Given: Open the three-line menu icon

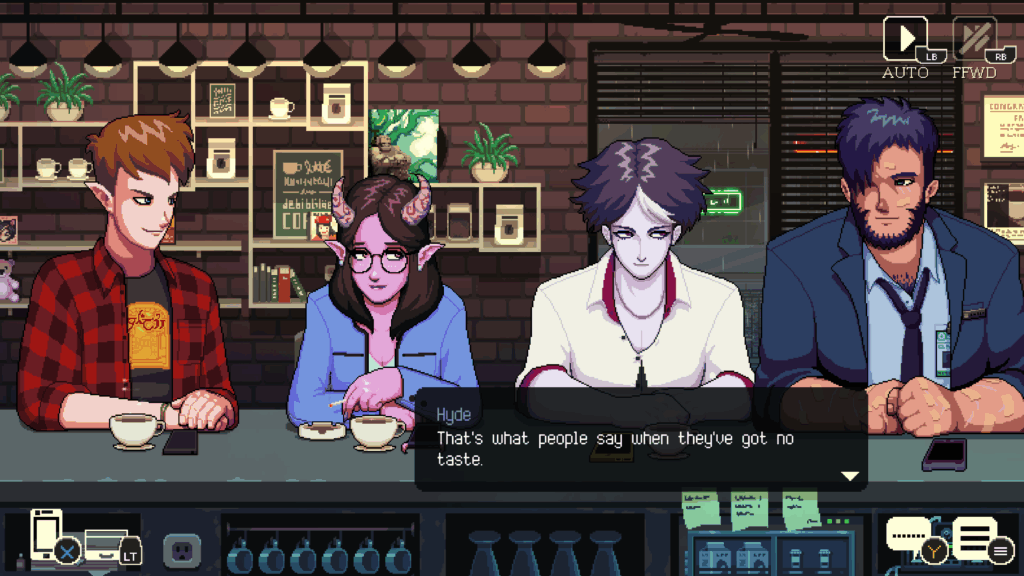Looking at the screenshot, I should click(x=975, y=538).
